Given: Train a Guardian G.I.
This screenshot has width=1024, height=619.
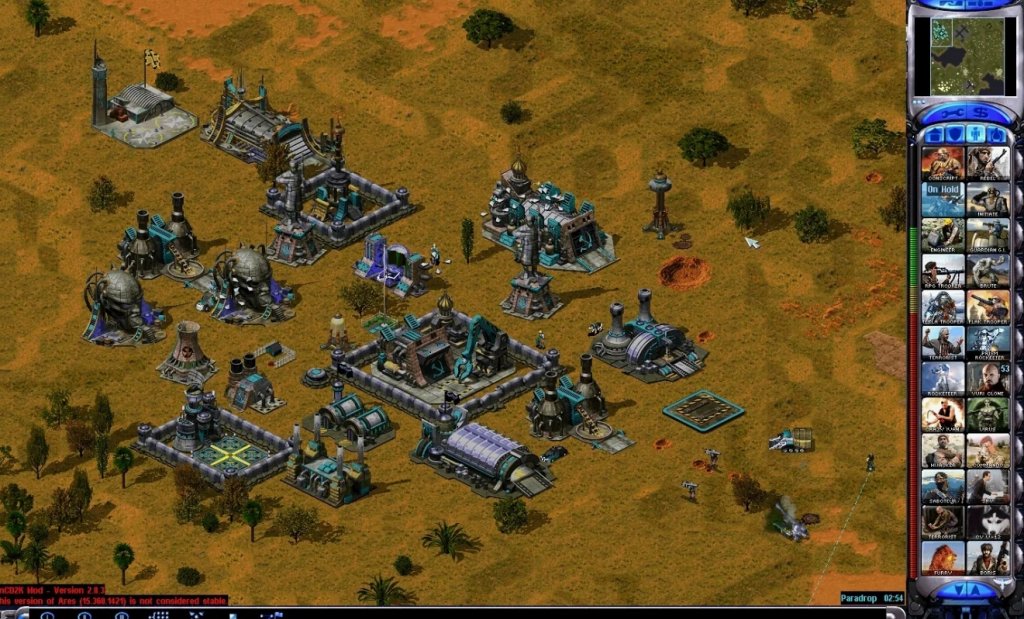Looking at the screenshot, I should (x=988, y=235).
